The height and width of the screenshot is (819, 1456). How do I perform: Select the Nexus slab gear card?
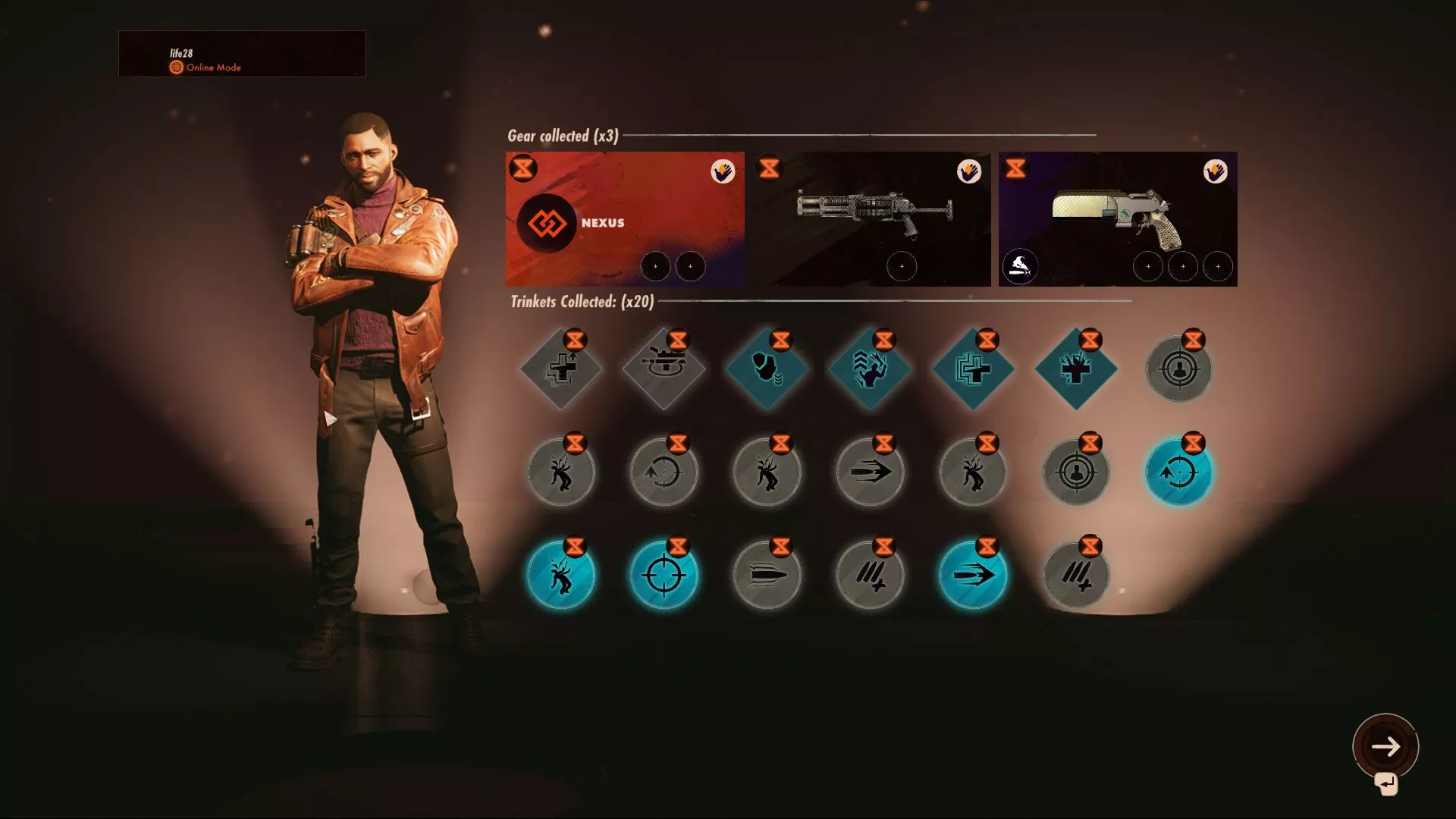[624, 220]
